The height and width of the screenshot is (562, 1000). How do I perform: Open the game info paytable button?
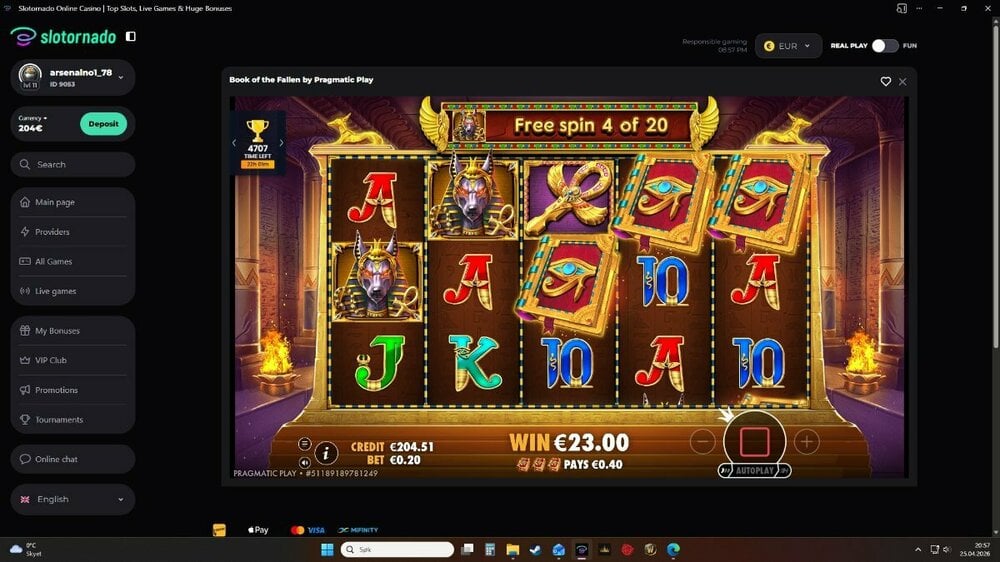coord(326,453)
